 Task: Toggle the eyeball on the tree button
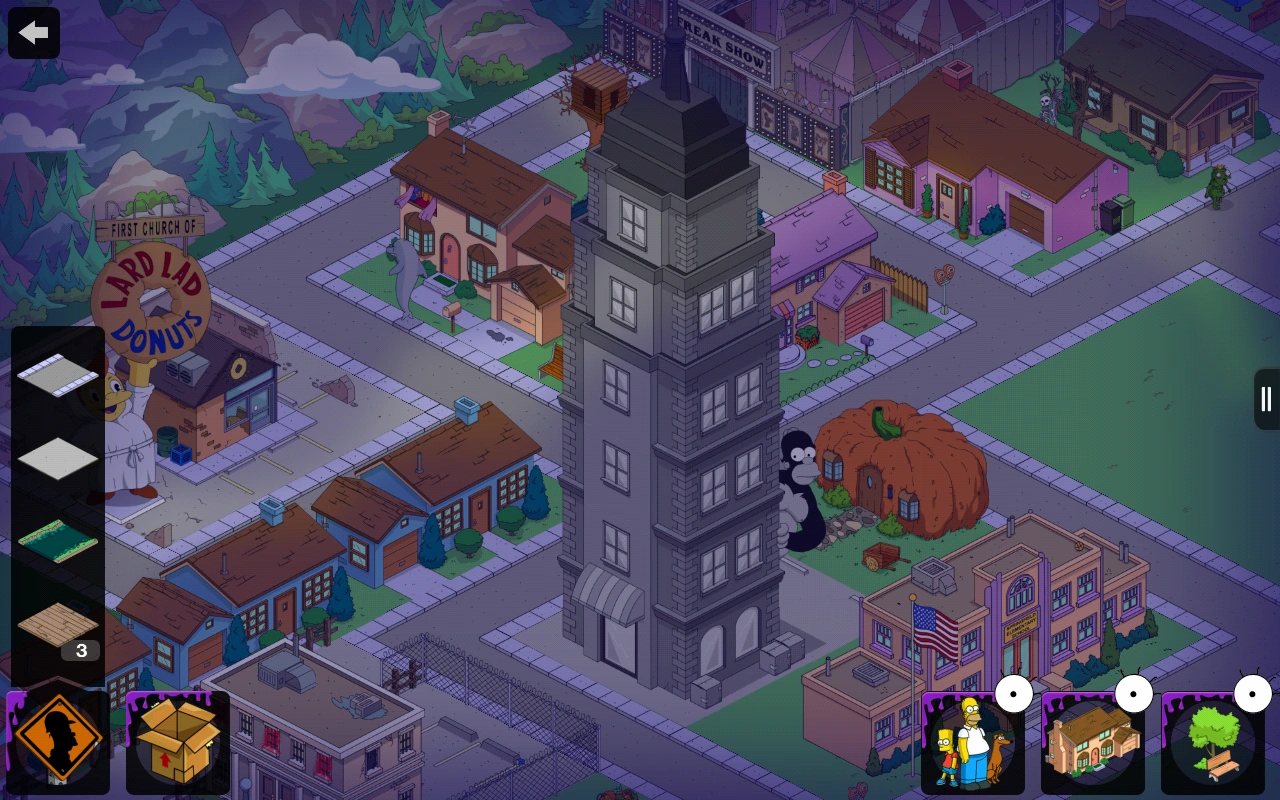(x=1253, y=693)
